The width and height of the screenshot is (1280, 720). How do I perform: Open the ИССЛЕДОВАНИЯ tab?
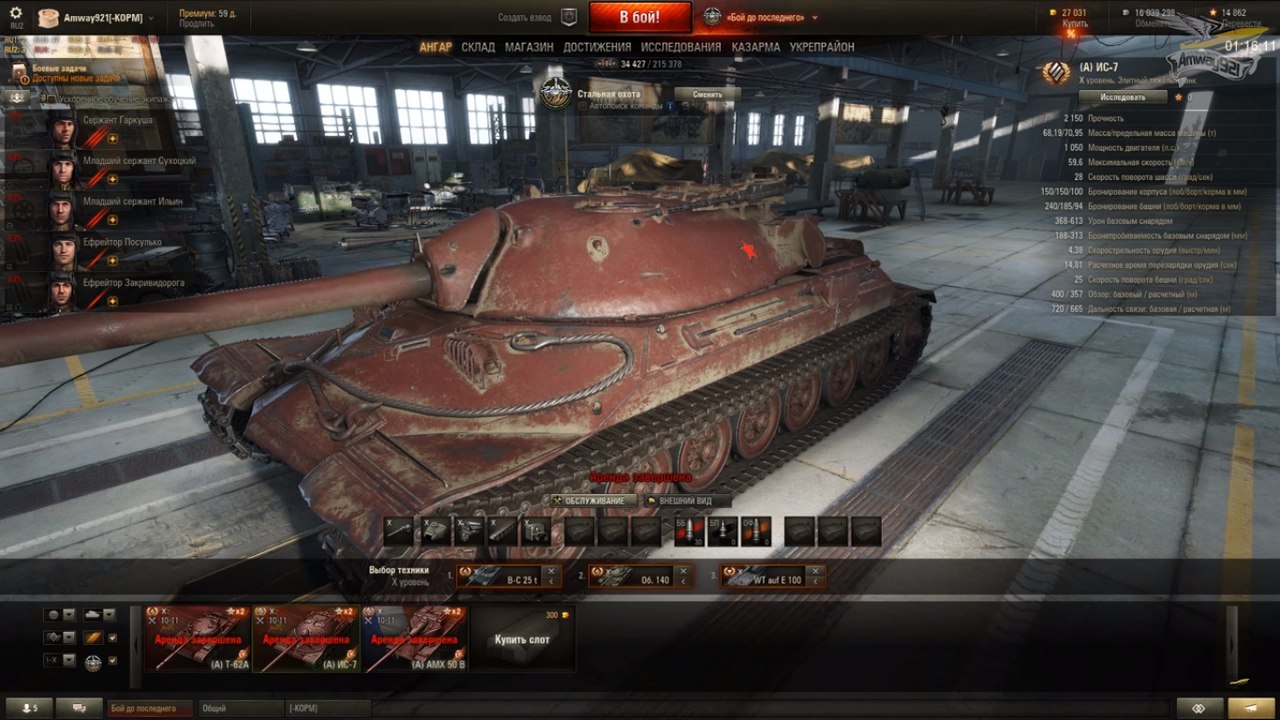click(x=680, y=47)
